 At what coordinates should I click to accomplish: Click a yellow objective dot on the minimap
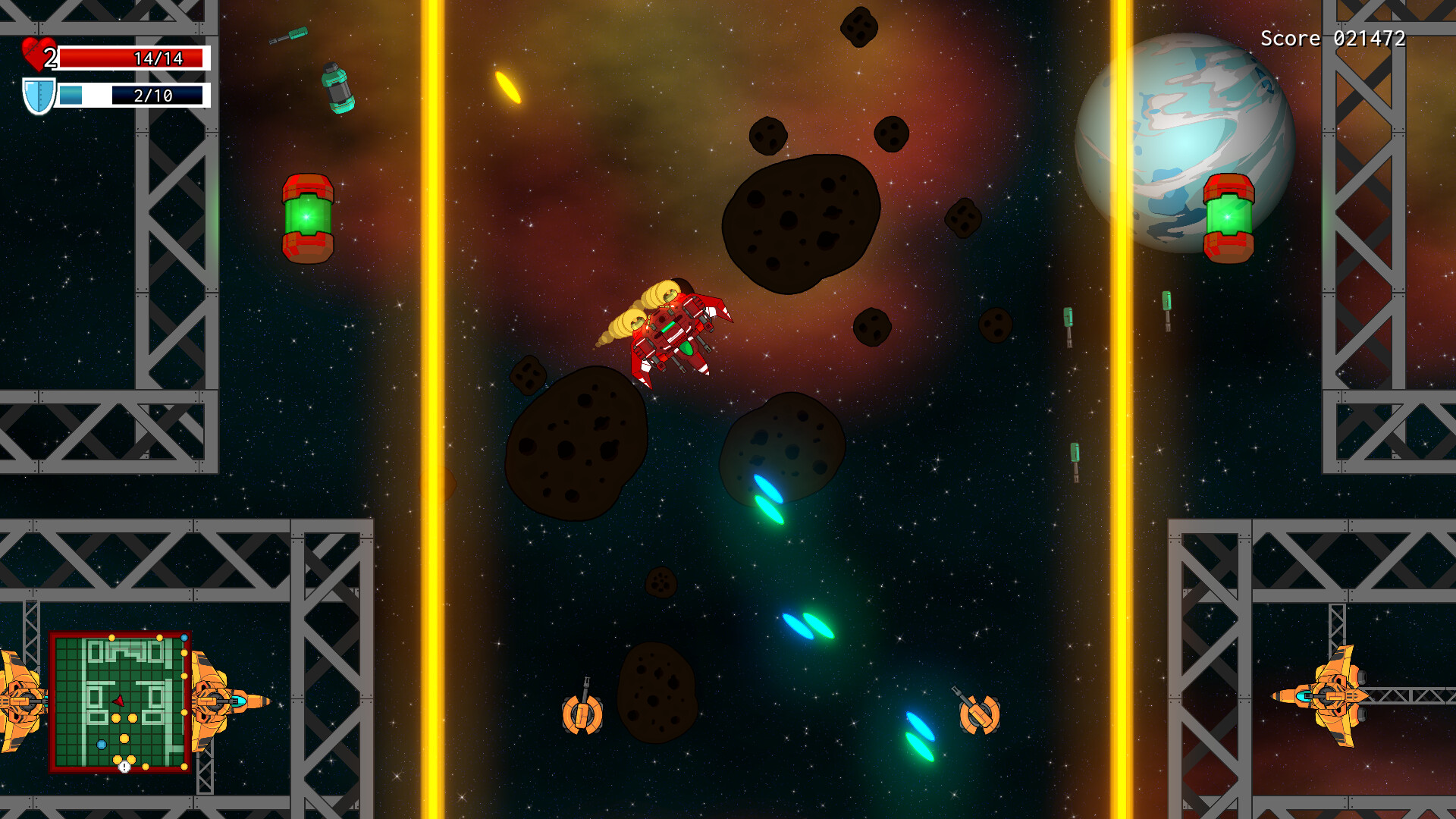point(116,718)
